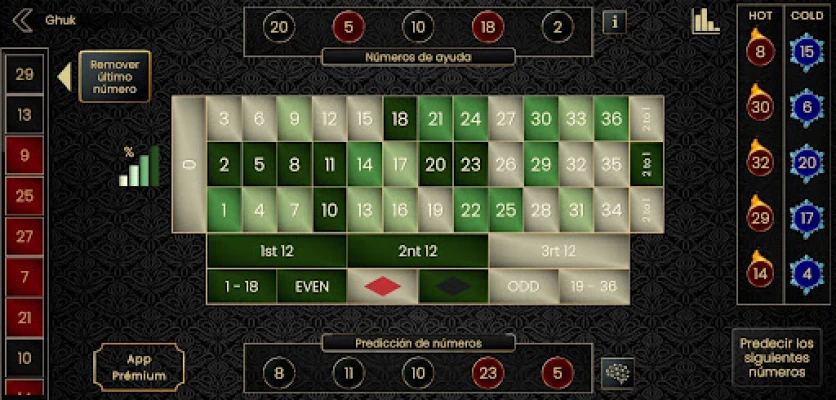Go back with the double arrow button

point(23,19)
